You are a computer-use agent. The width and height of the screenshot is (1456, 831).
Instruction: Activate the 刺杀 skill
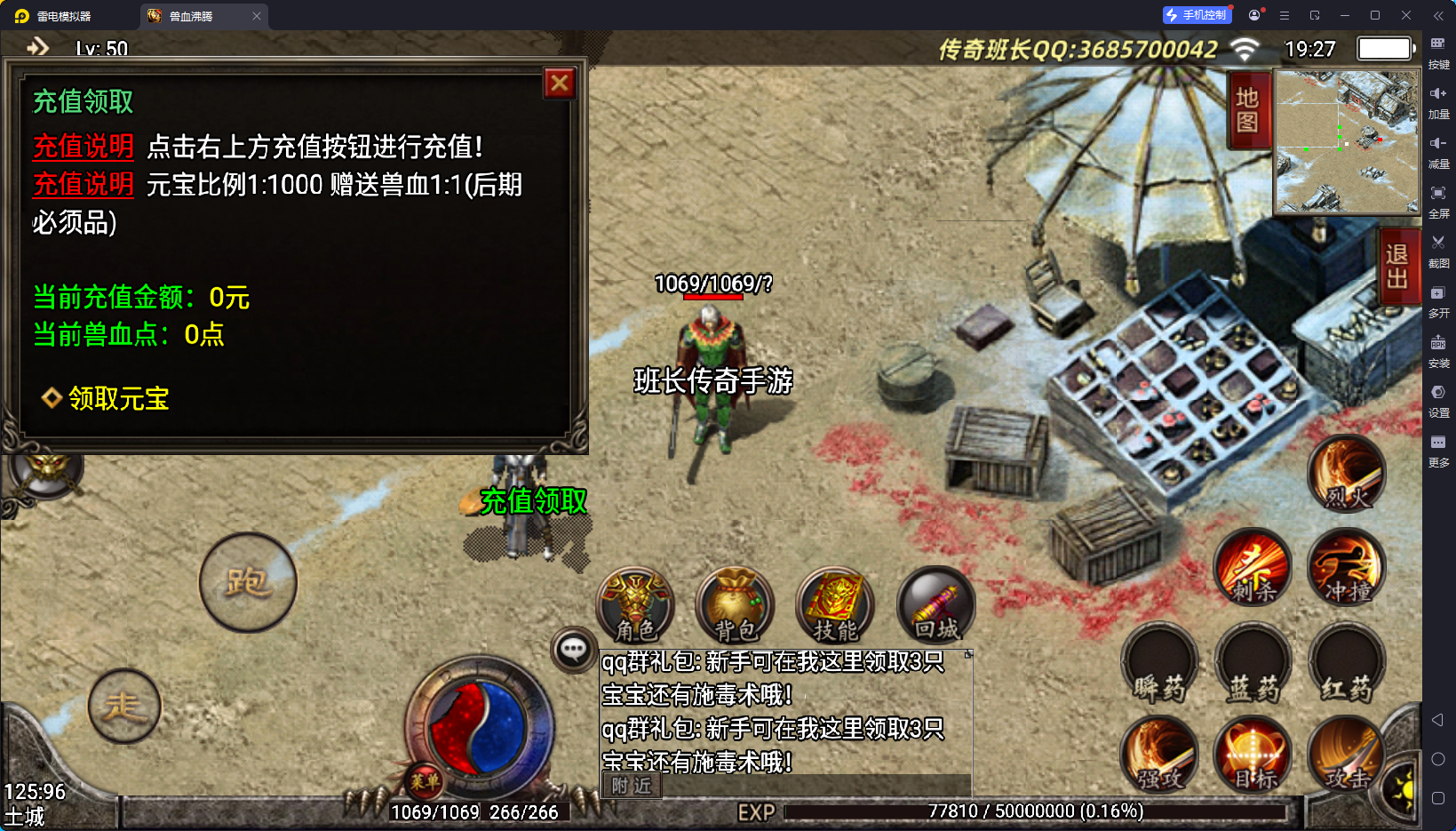click(1253, 566)
